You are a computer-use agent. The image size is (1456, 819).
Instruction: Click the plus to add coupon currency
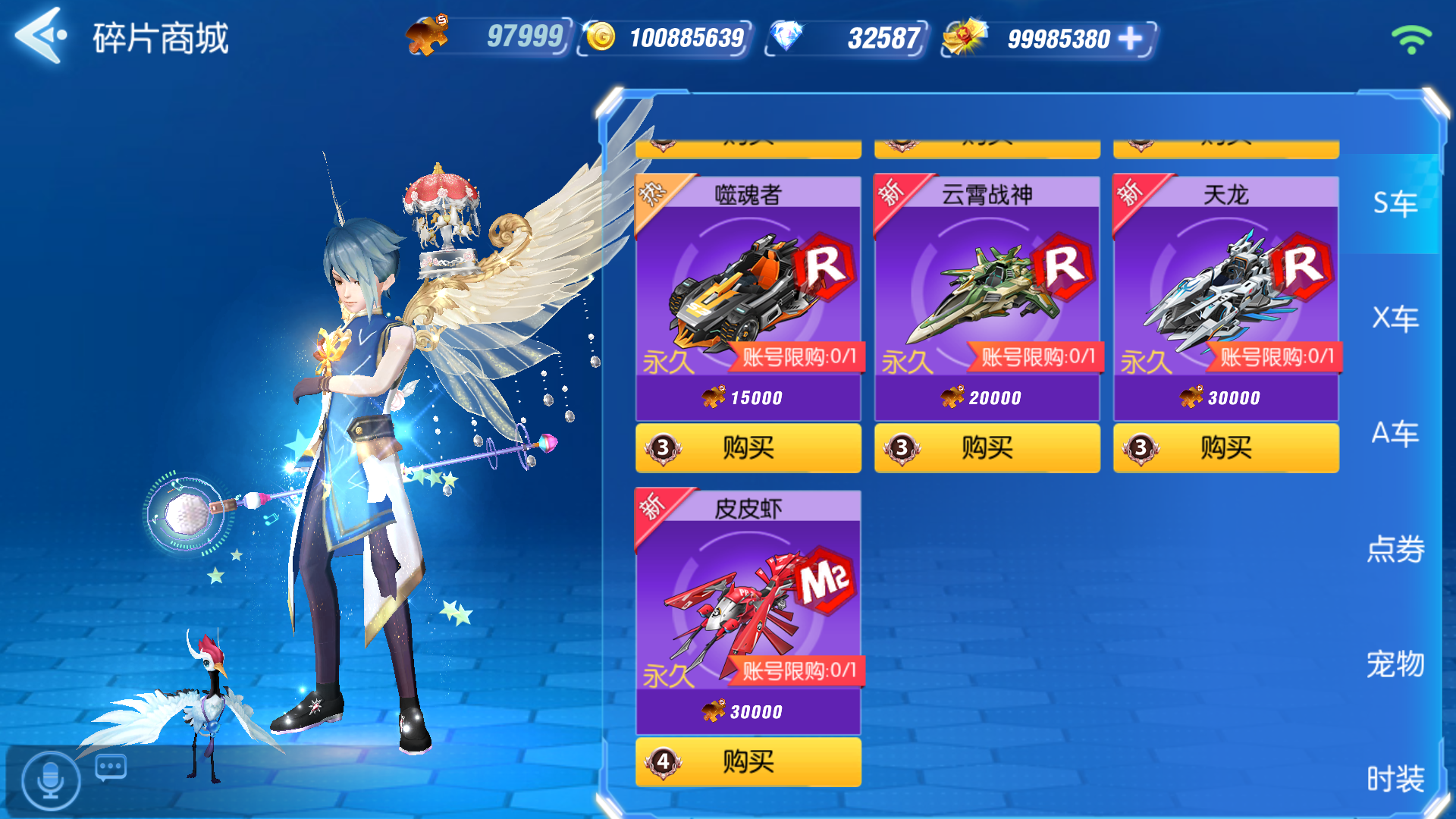(x=1128, y=36)
